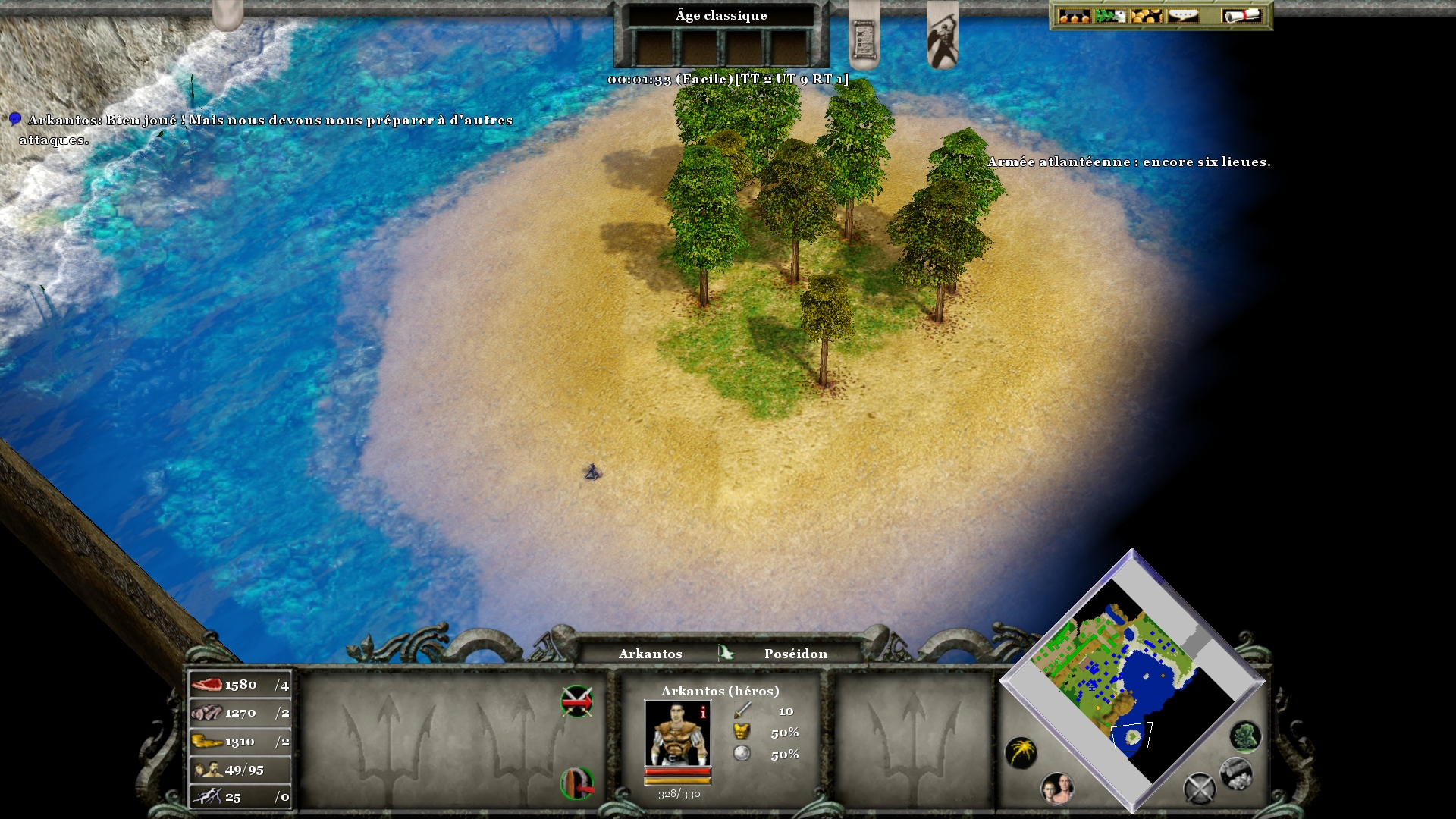Click the food resource counter
This screenshot has width=1456, height=819.
click(240, 685)
